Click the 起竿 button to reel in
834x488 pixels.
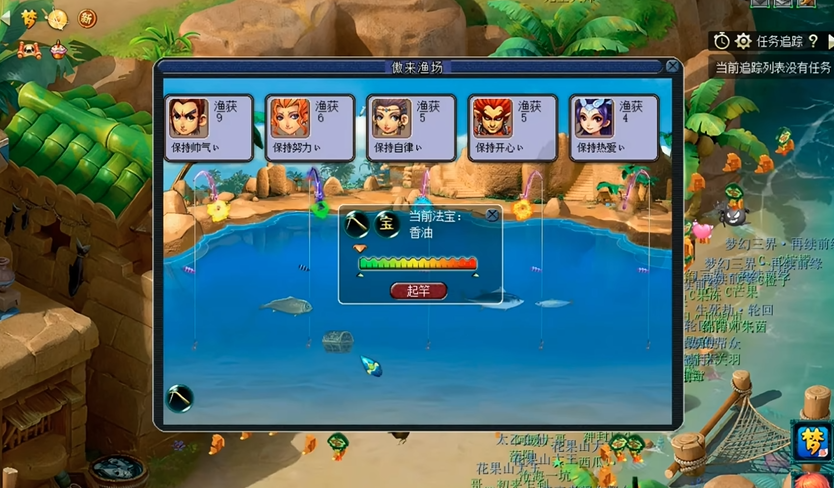point(417,291)
